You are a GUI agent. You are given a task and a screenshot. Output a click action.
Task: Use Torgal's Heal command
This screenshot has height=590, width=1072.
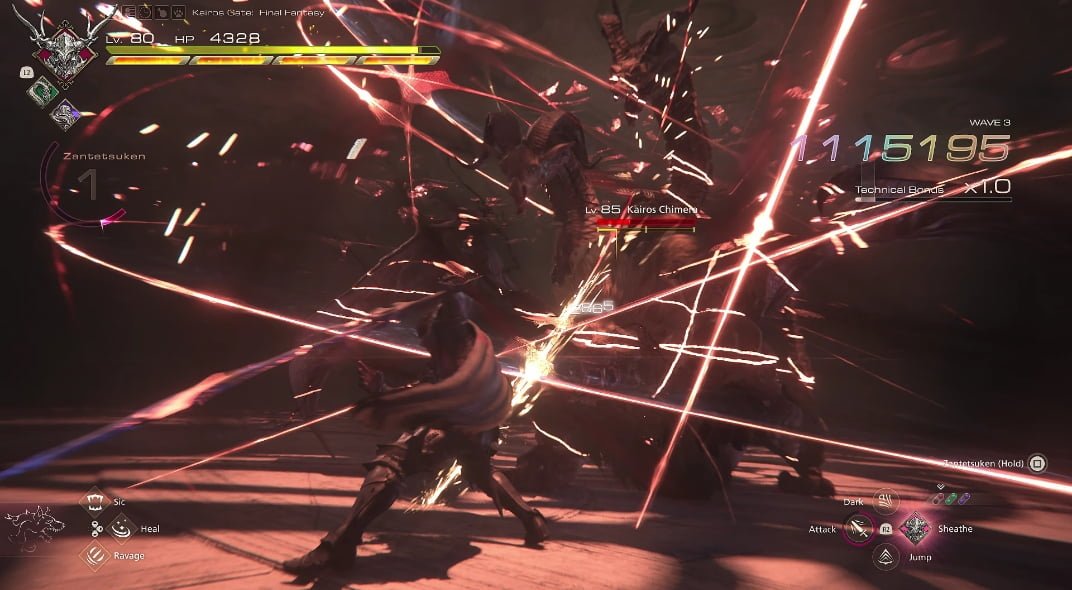tap(121, 528)
